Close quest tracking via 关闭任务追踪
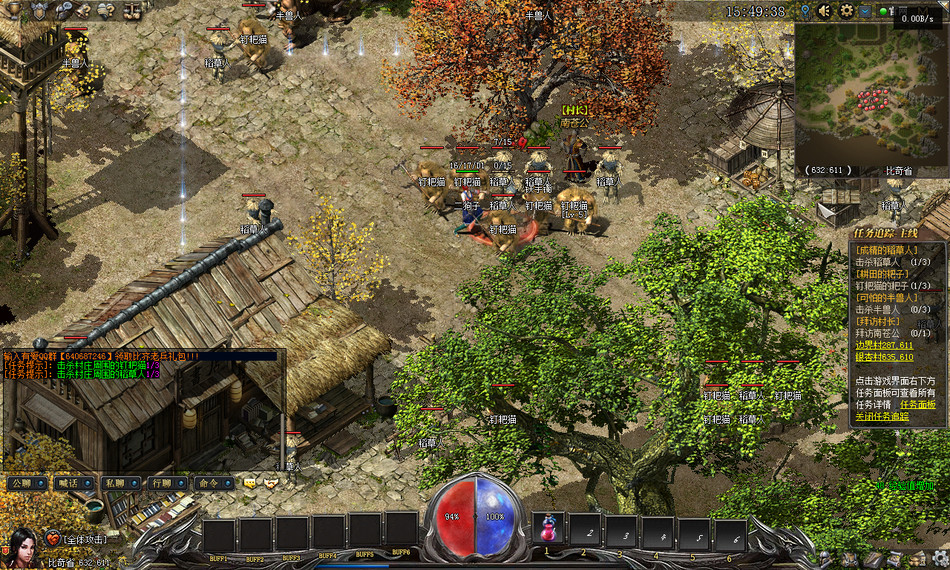950x570 pixels. [882, 417]
